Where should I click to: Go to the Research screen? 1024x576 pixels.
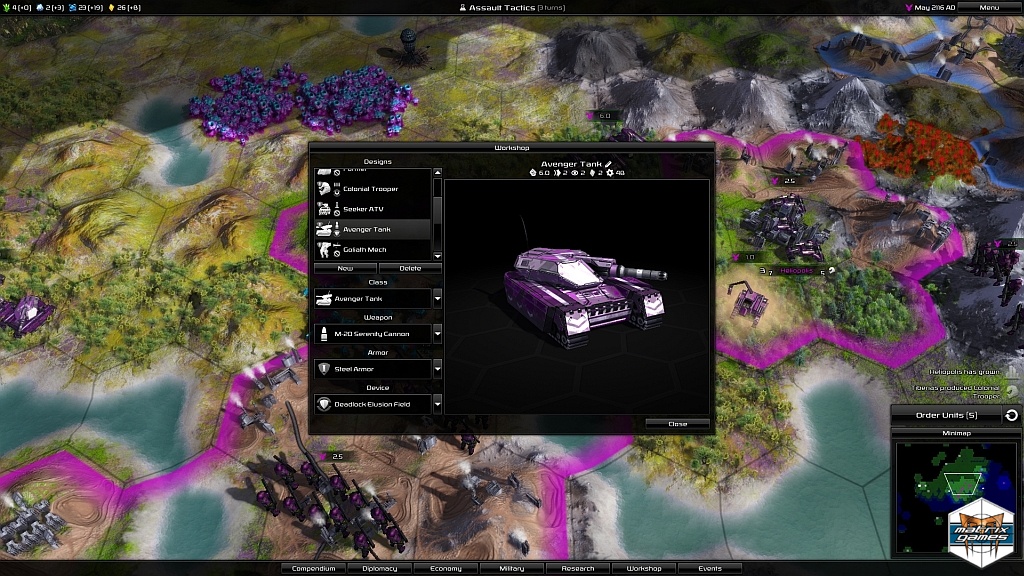pyautogui.click(x=578, y=568)
